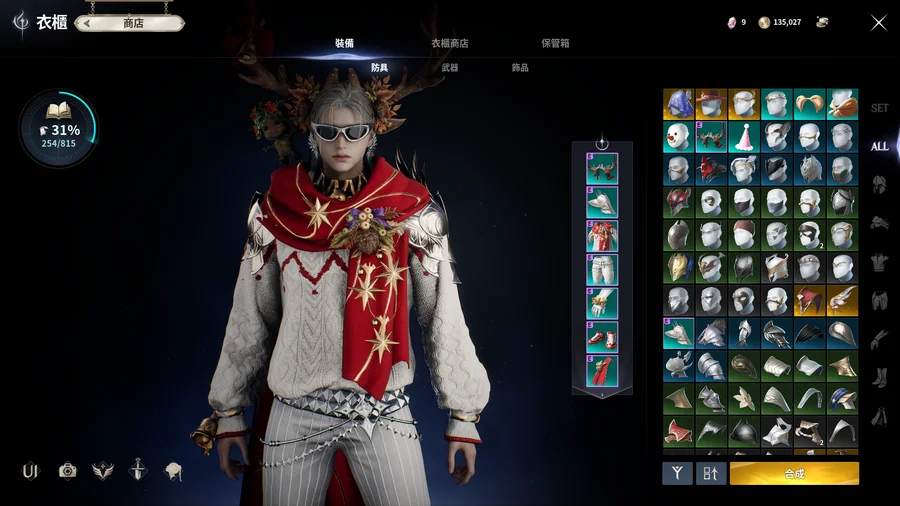This screenshot has height=506, width=900.
Task: Close the wardrobe screen with the X
Action: pos(878,22)
